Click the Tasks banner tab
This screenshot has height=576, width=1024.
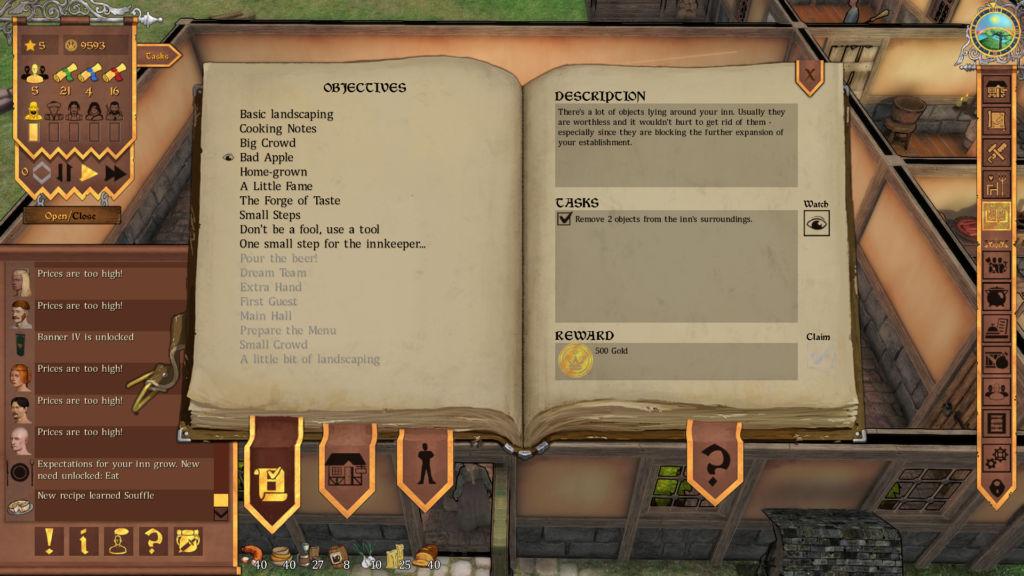click(158, 56)
